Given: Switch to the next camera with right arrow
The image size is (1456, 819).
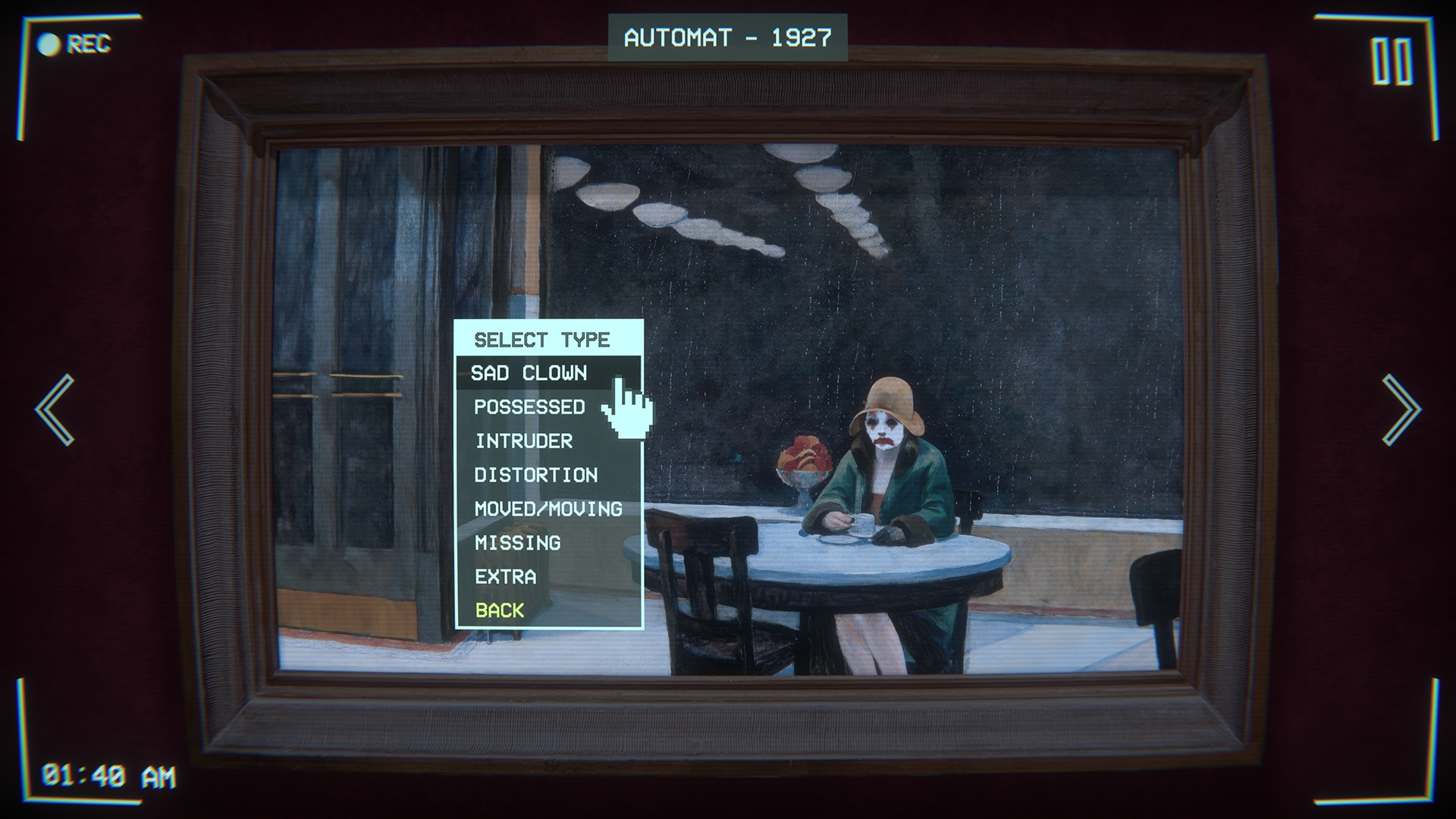Looking at the screenshot, I should click(x=1401, y=409).
